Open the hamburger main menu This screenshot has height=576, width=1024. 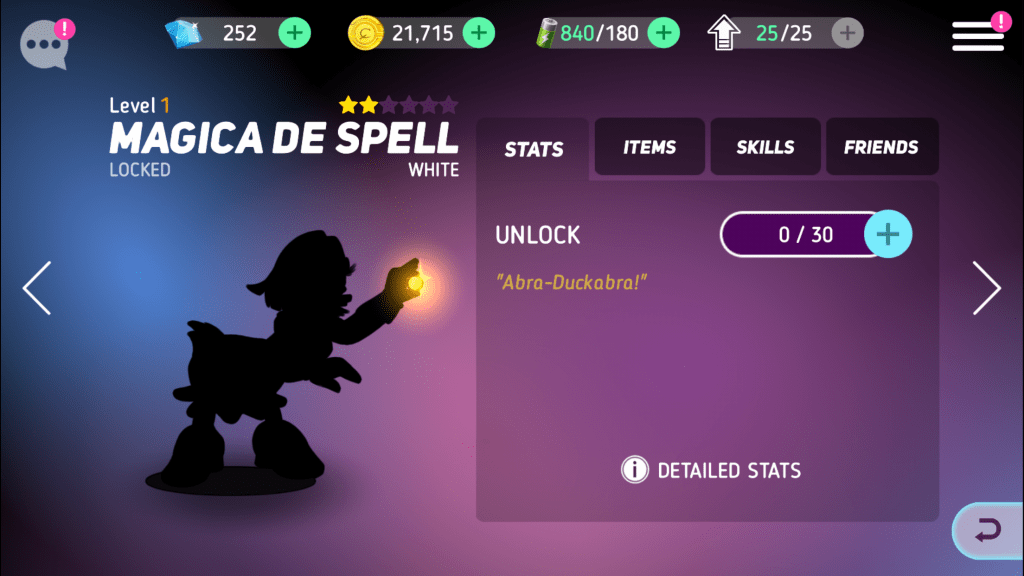[x=977, y=36]
